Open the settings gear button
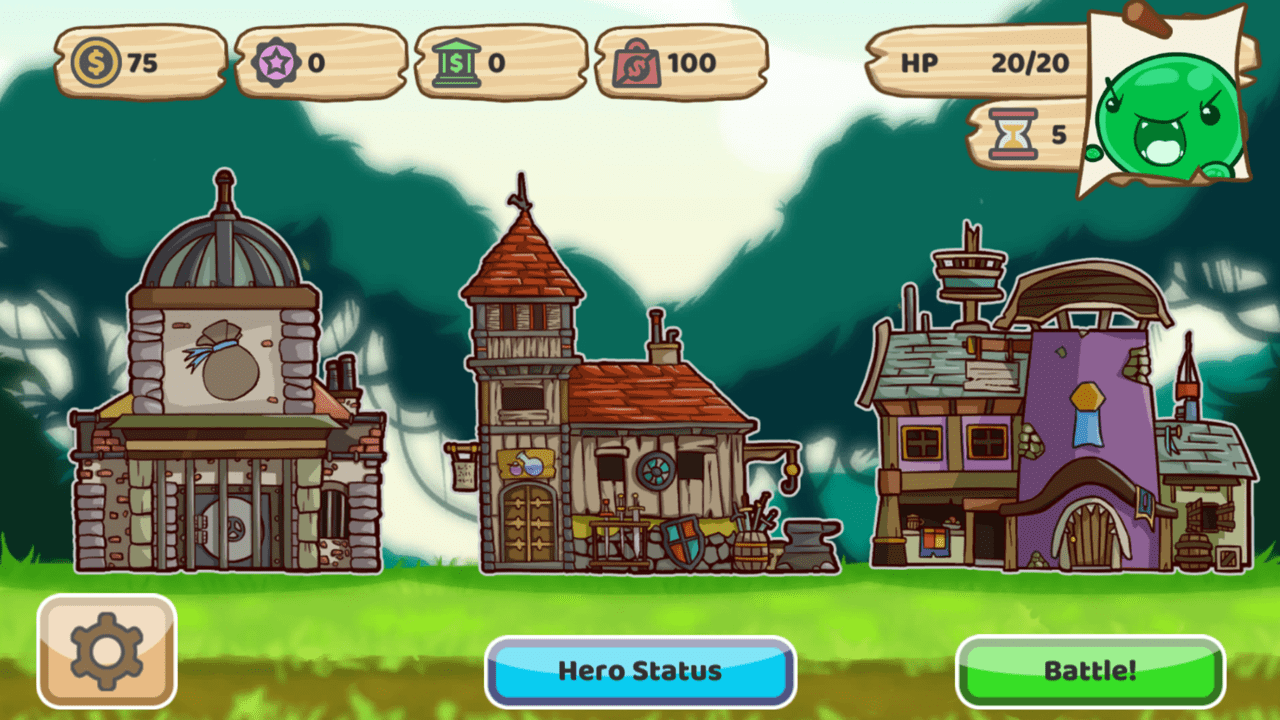 pyautogui.click(x=107, y=651)
